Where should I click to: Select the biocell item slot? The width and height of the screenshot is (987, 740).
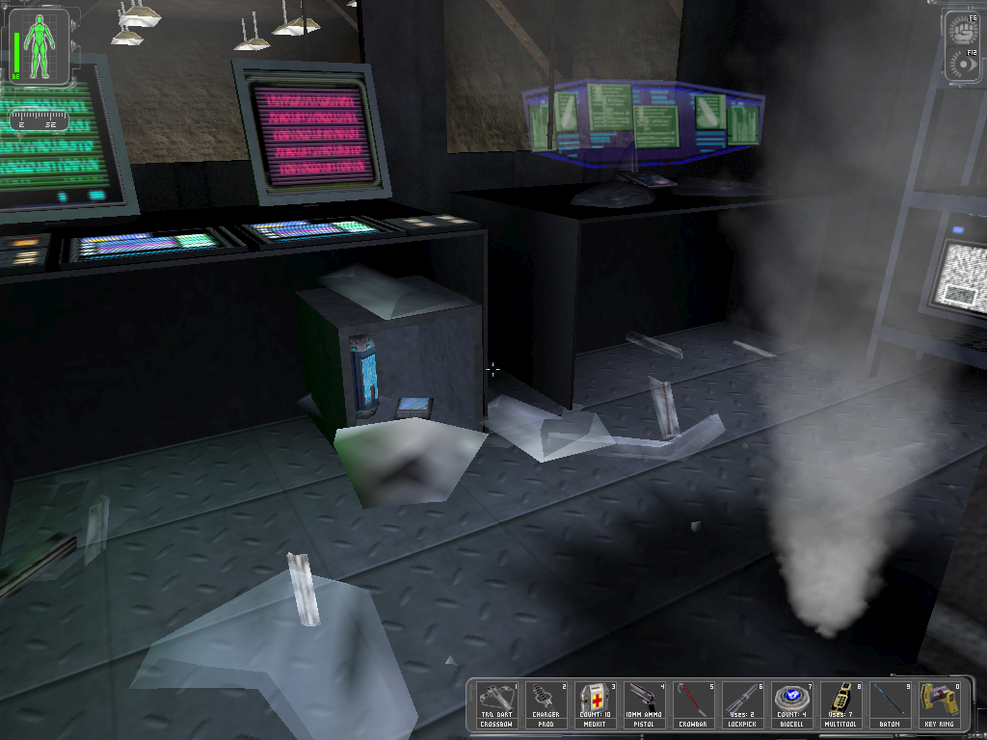point(791,703)
